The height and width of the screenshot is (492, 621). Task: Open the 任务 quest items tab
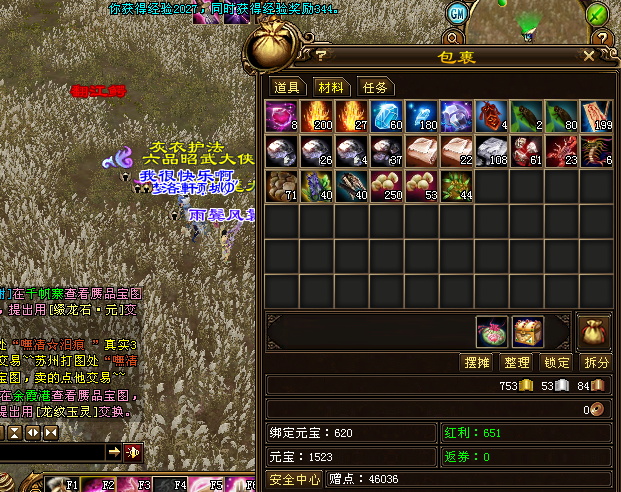[x=374, y=87]
